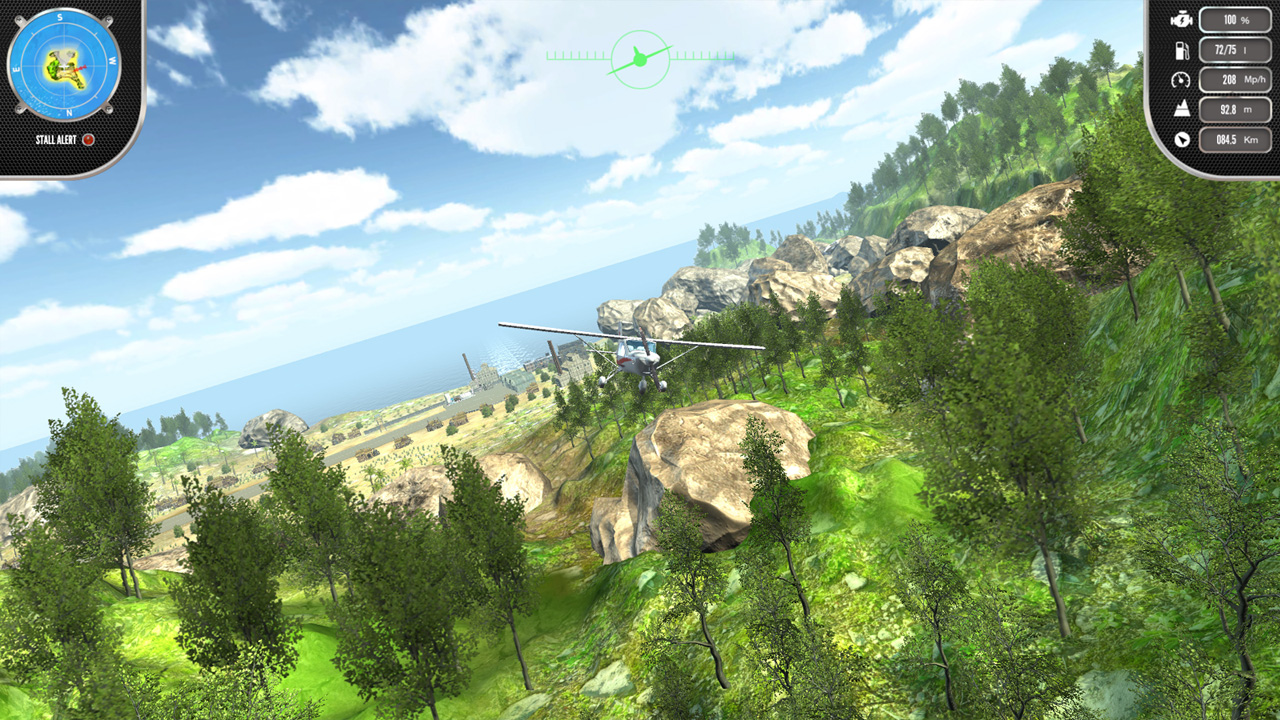
Task: Click the engine power 100% readout
Action: 1236,20
